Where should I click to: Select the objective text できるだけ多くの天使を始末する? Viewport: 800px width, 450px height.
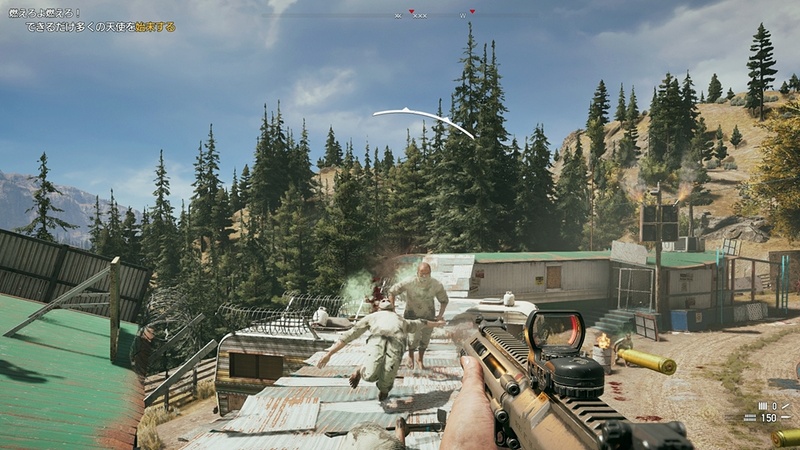[x=101, y=27]
